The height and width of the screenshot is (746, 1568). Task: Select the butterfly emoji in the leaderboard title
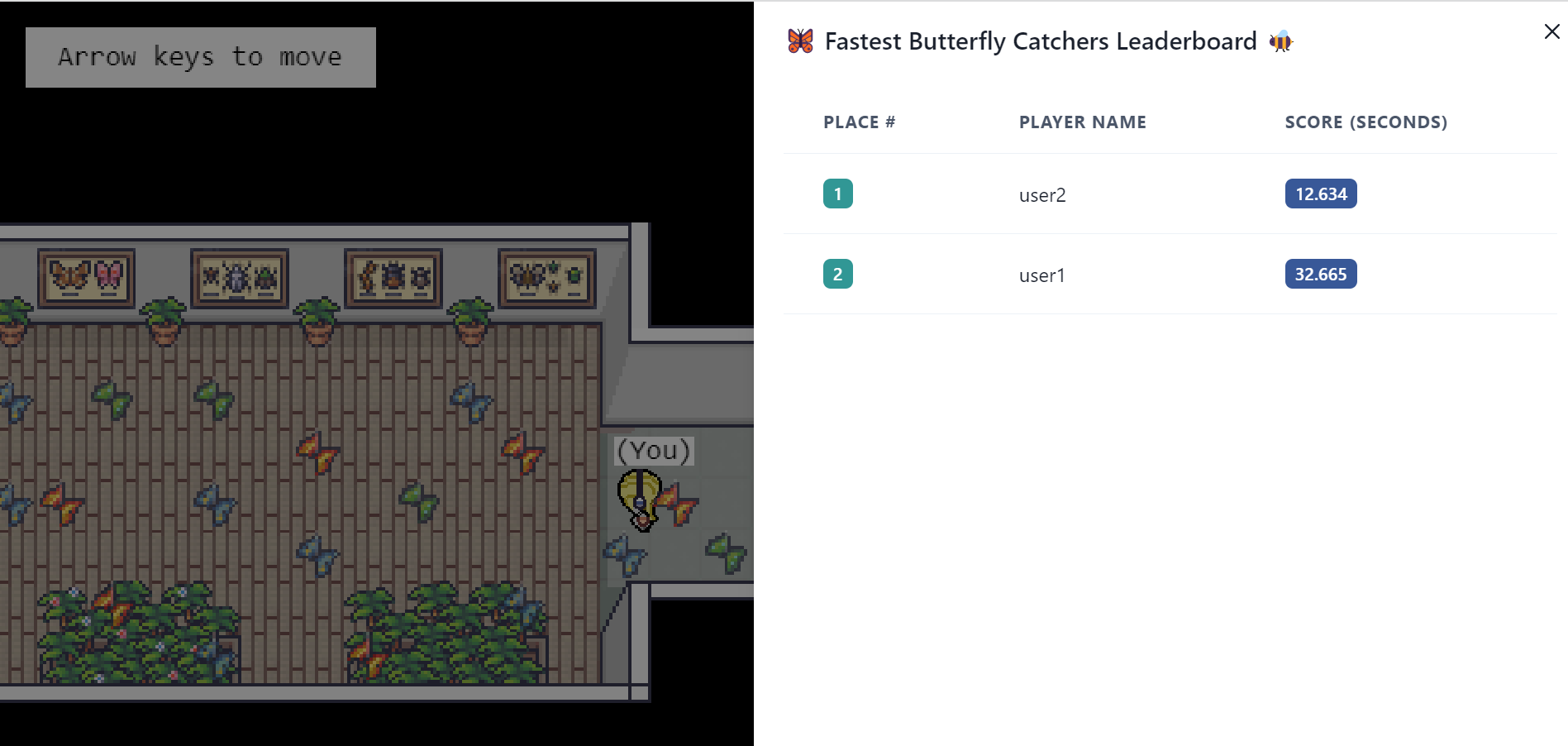tap(798, 40)
